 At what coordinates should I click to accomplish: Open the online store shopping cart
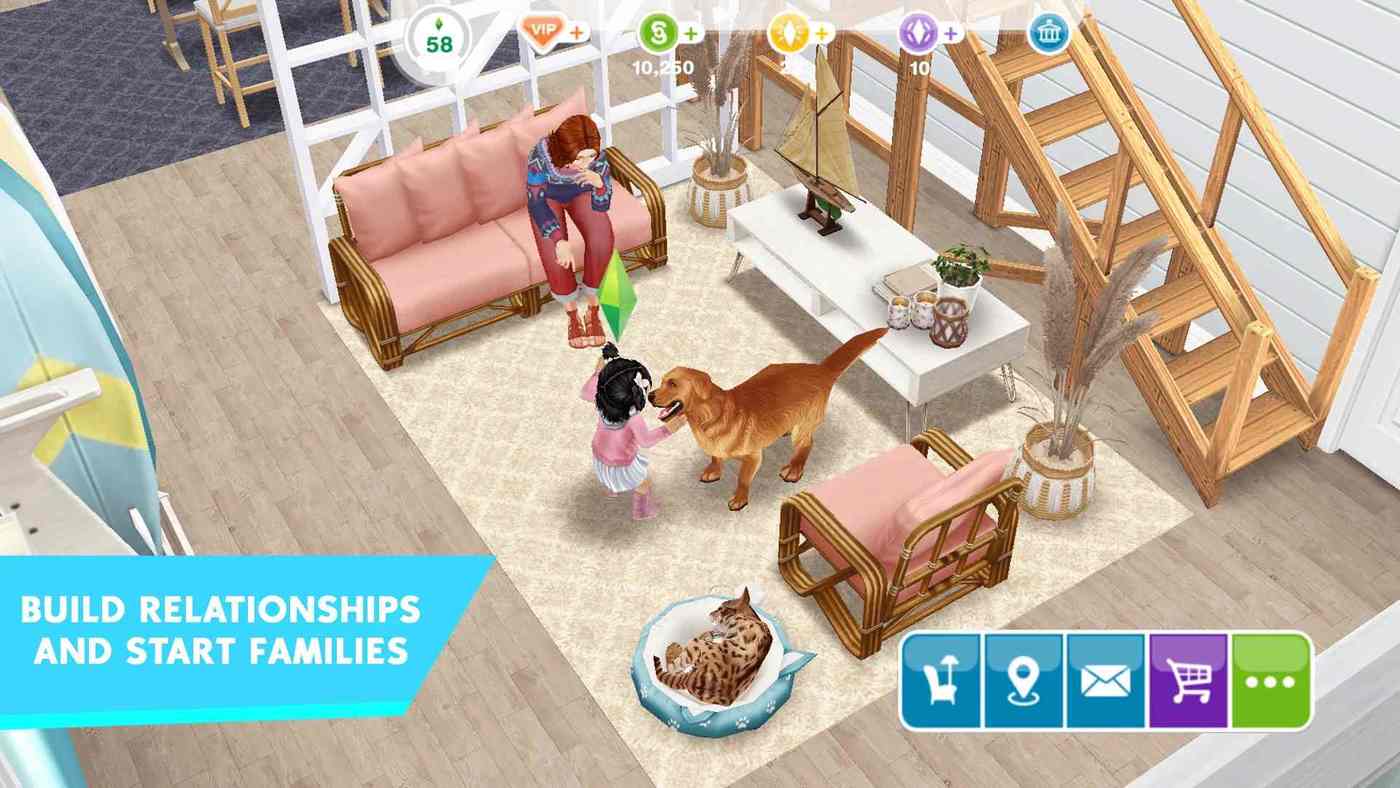(1189, 683)
